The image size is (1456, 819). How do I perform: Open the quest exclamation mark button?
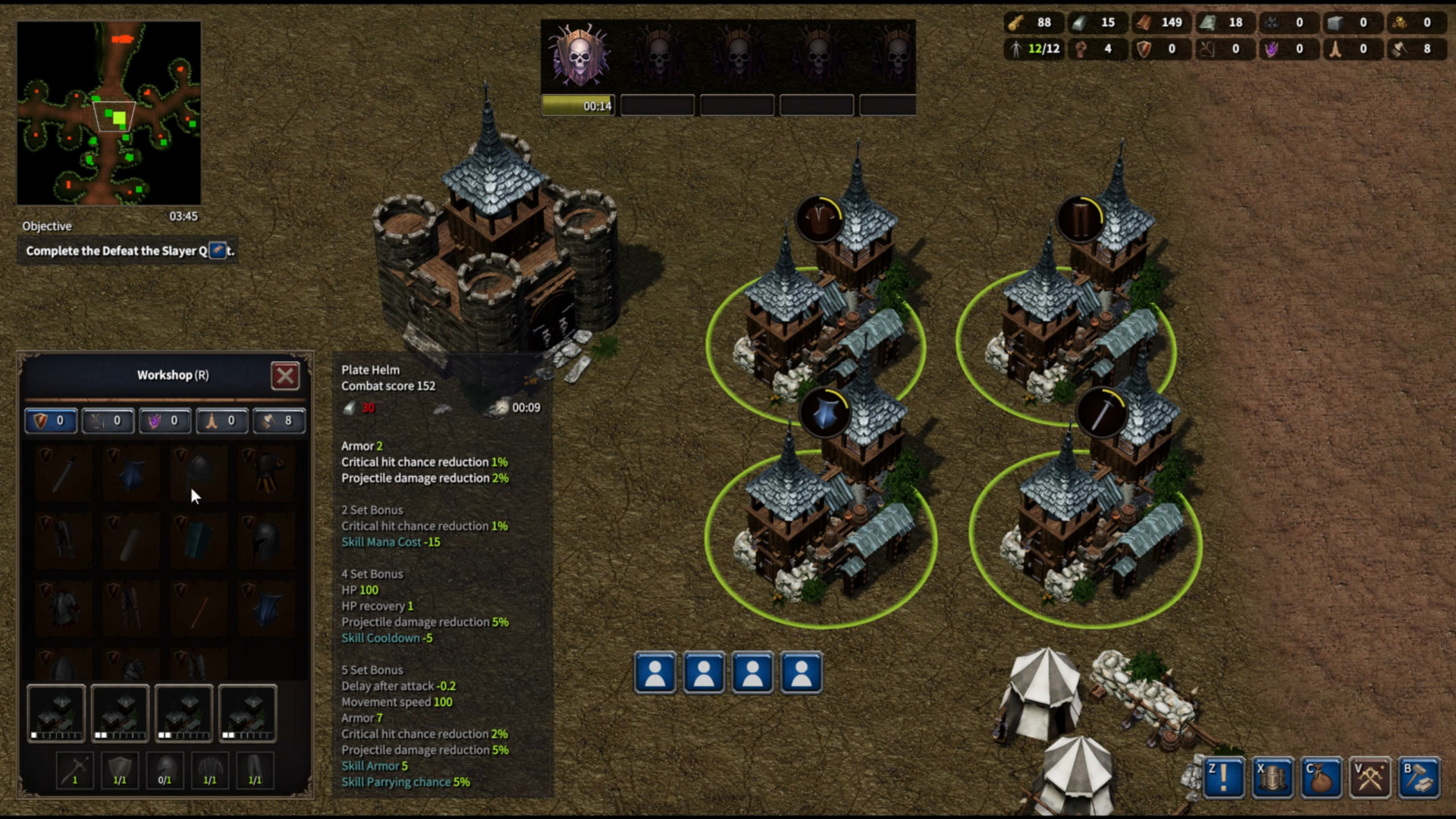pyautogui.click(x=1224, y=777)
